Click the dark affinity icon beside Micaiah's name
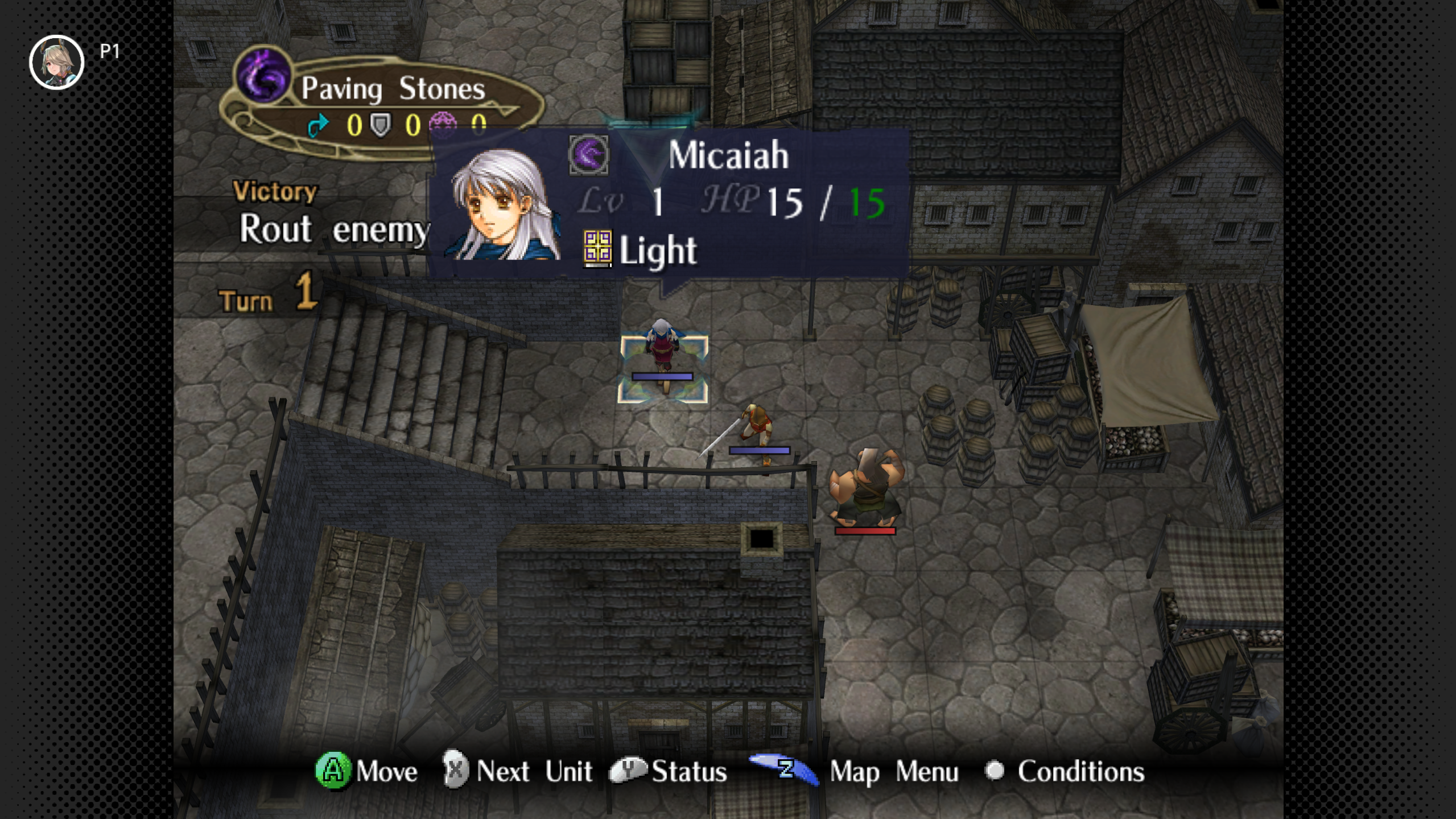This screenshot has width=1456, height=819. [588, 155]
